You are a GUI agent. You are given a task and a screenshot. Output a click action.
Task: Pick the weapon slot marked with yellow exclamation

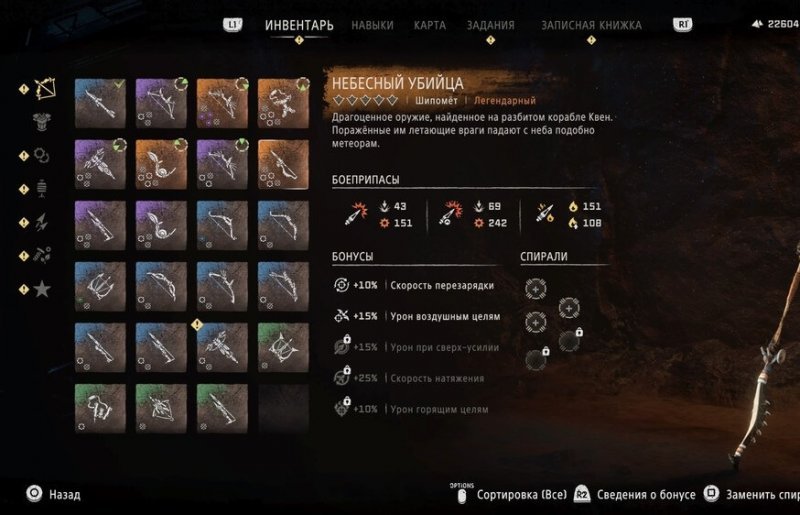pos(222,346)
